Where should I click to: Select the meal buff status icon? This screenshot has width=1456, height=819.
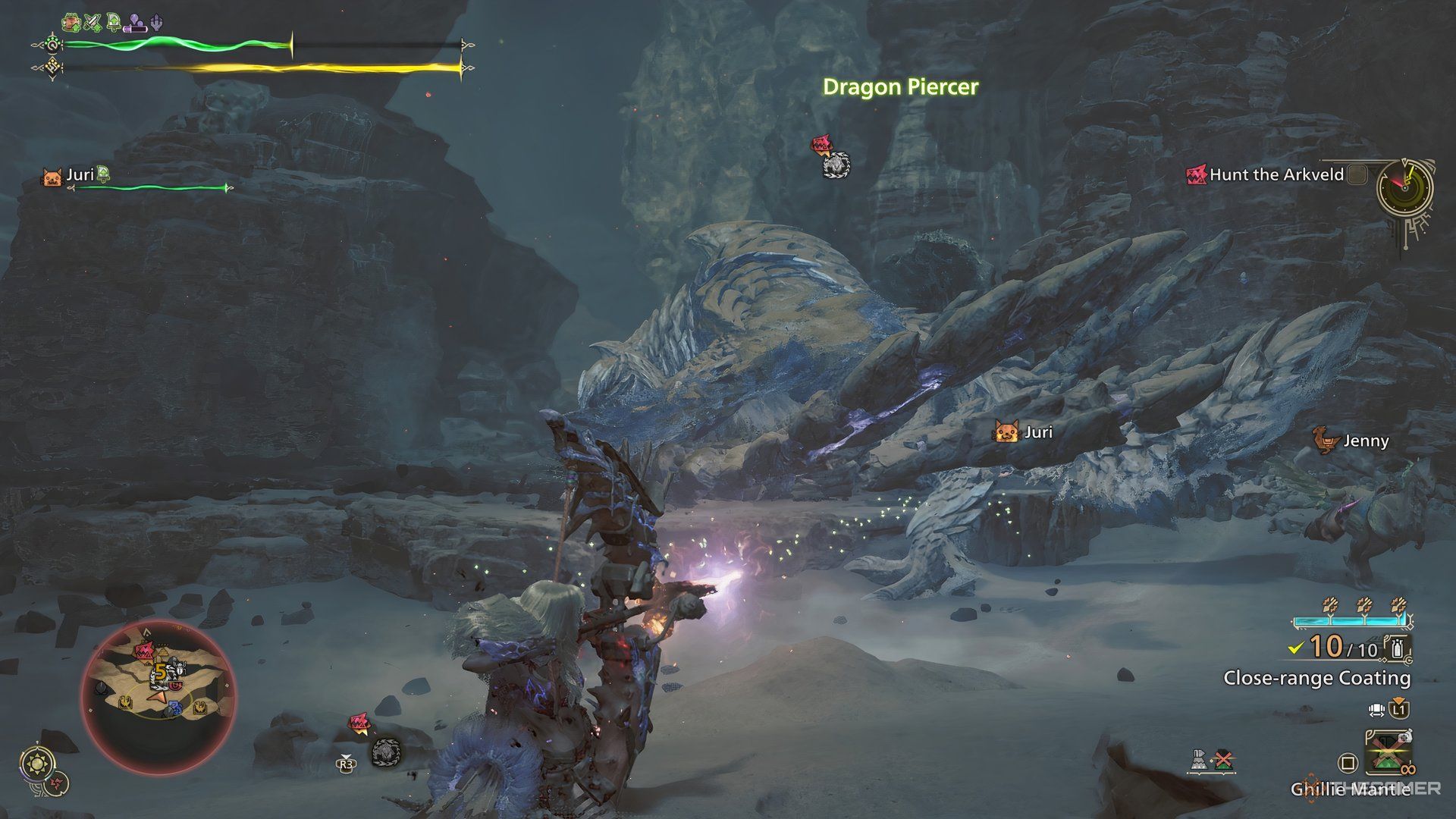click(72, 22)
